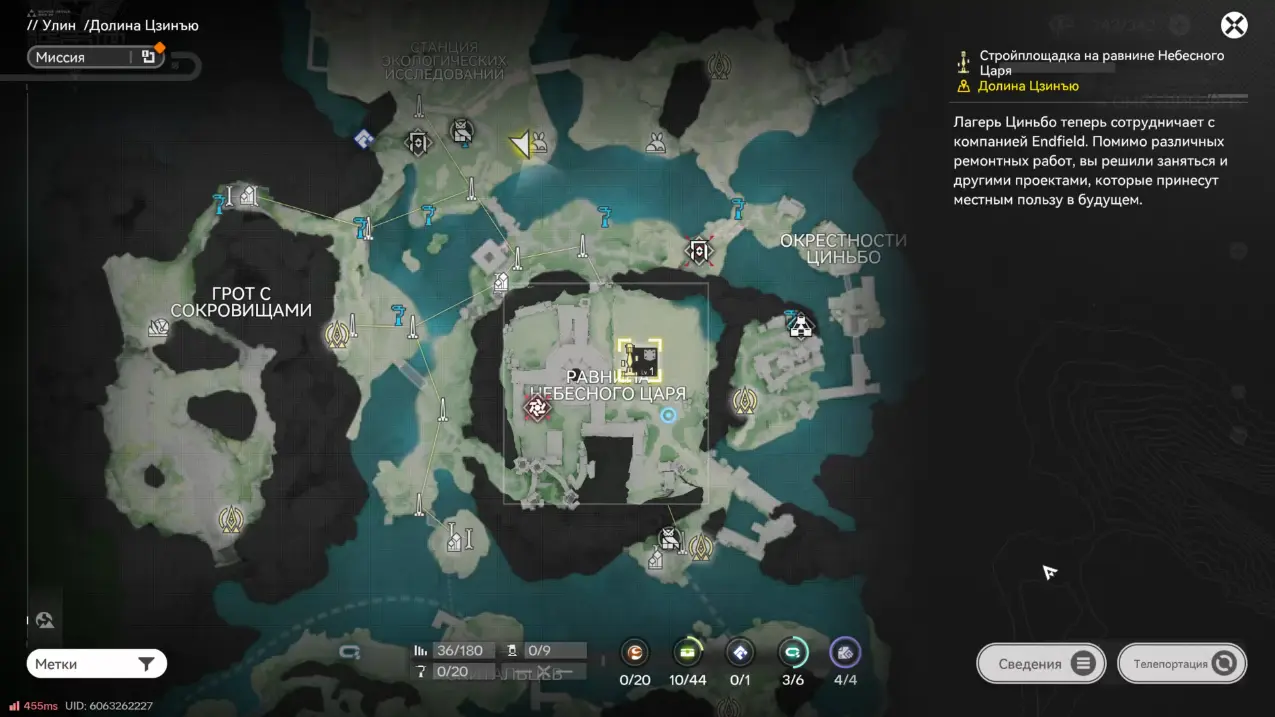
Task: Select the yellow speaker marker by the research station
Action: [520, 145]
